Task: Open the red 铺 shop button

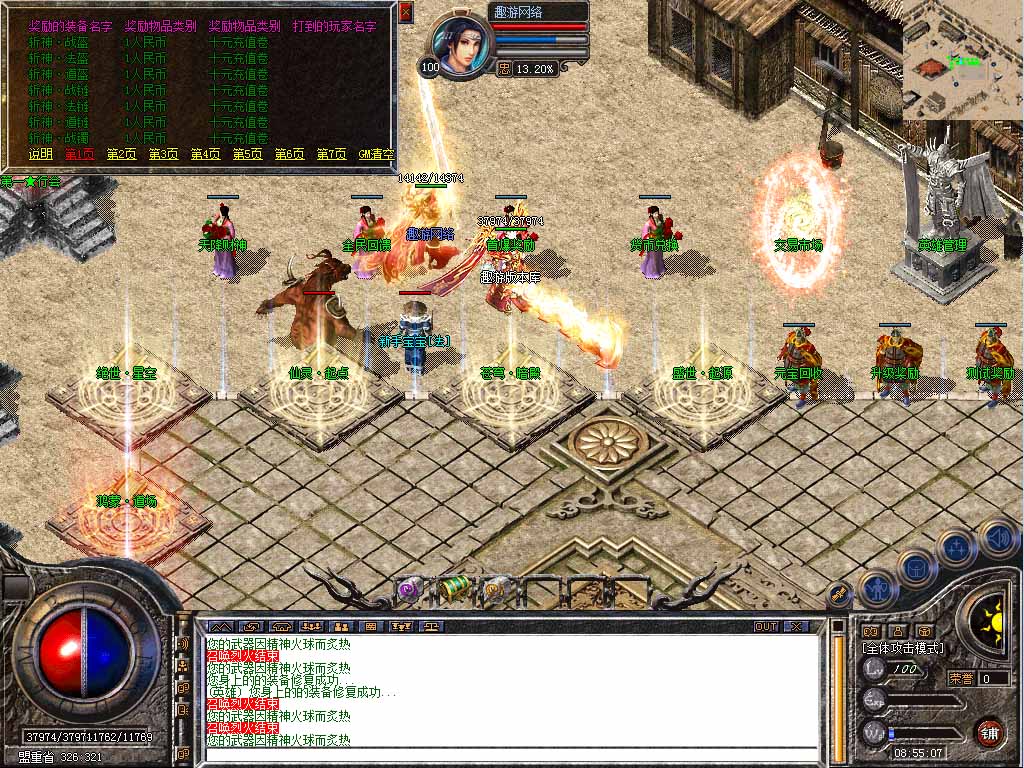Action: click(990, 731)
